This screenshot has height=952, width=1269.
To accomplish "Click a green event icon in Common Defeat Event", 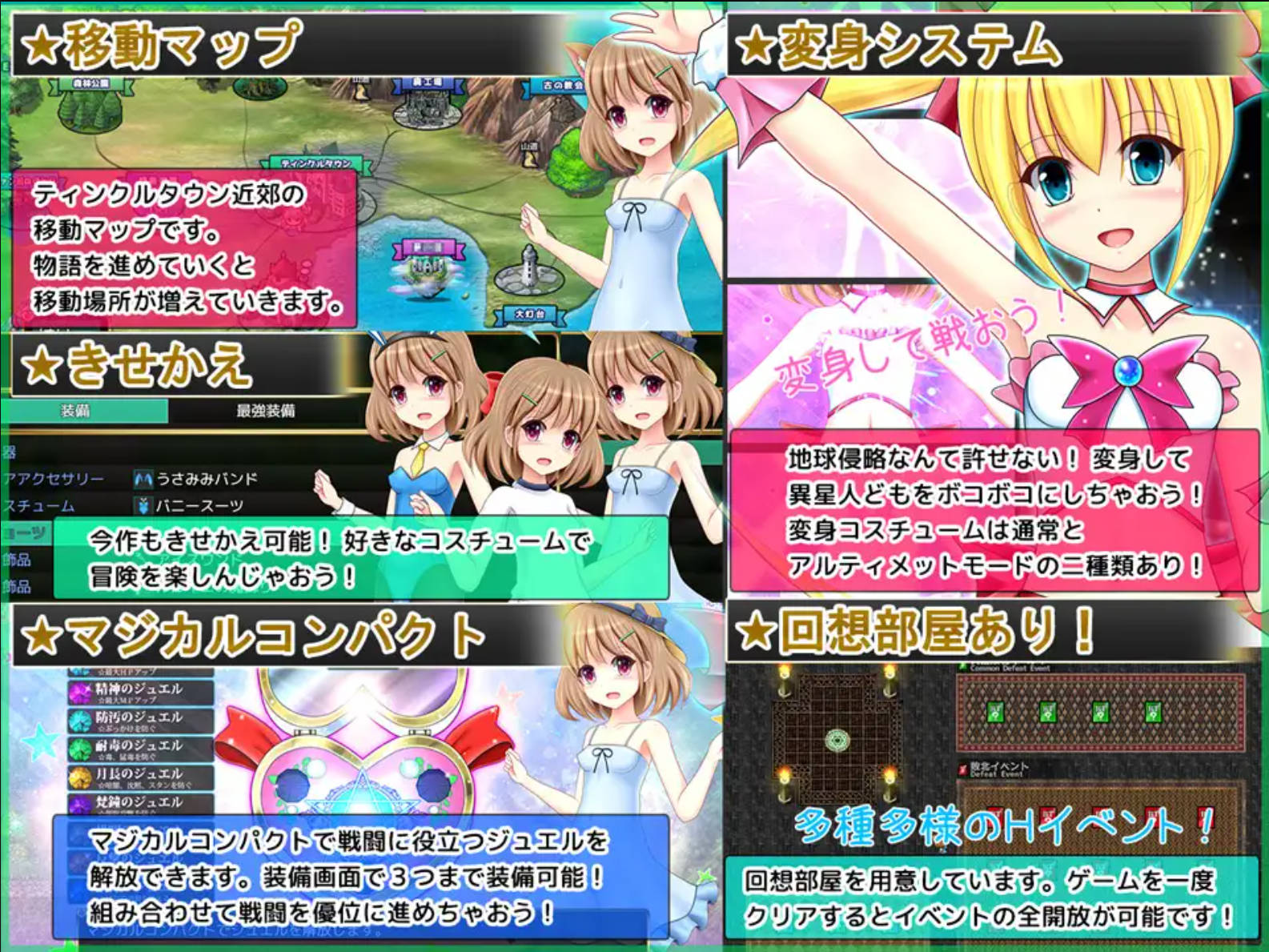I will tap(996, 712).
